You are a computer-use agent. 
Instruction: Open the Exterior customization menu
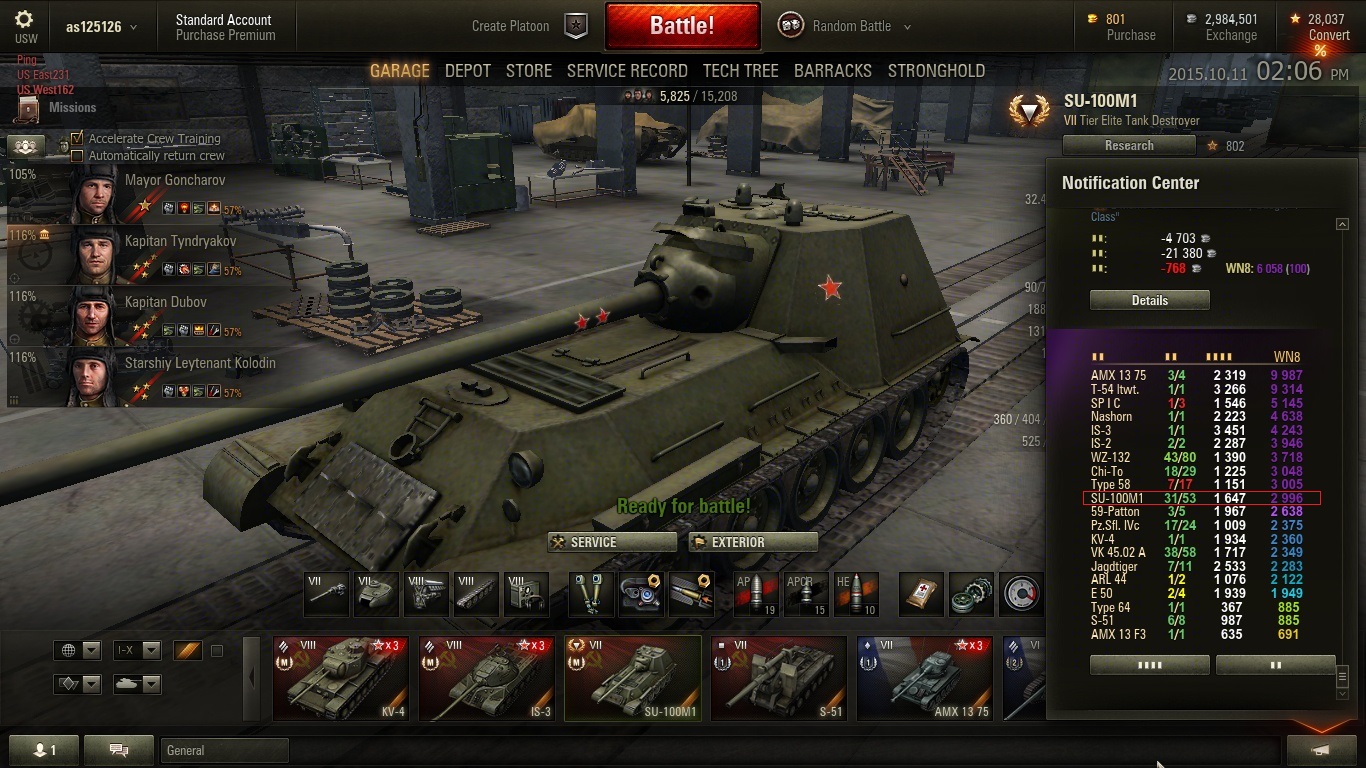click(x=753, y=542)
